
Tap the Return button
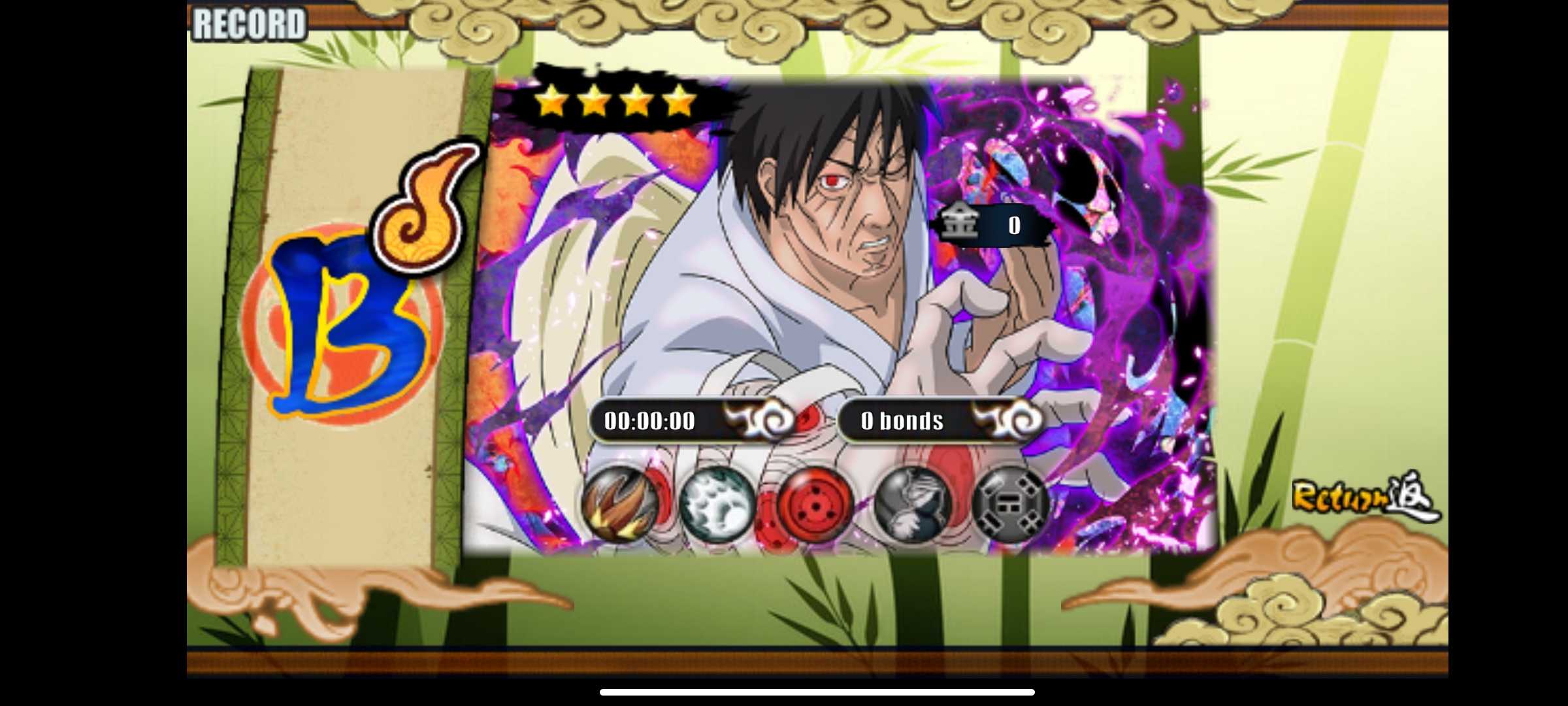1364,498
